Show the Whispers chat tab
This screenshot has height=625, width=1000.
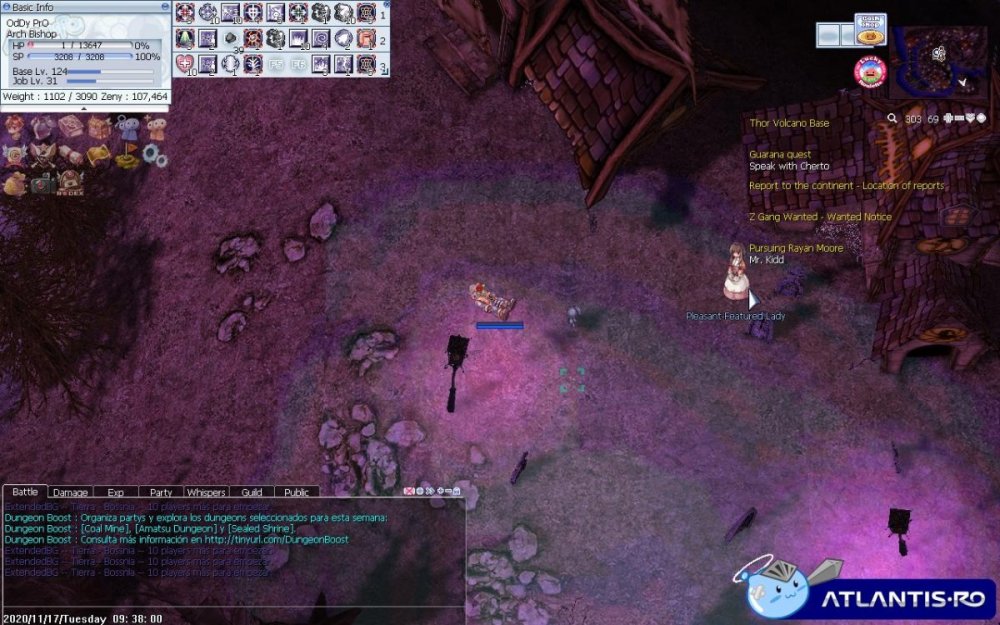tap(206, 492)
